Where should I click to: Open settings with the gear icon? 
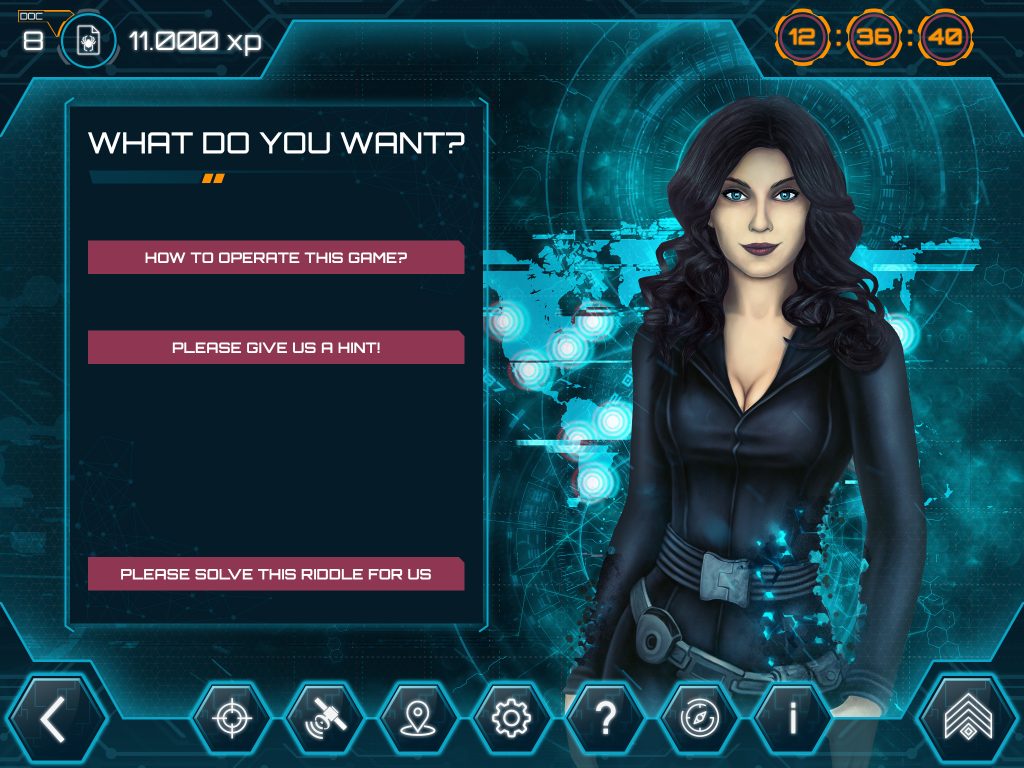pyautogui.click(x=511, y=718)
